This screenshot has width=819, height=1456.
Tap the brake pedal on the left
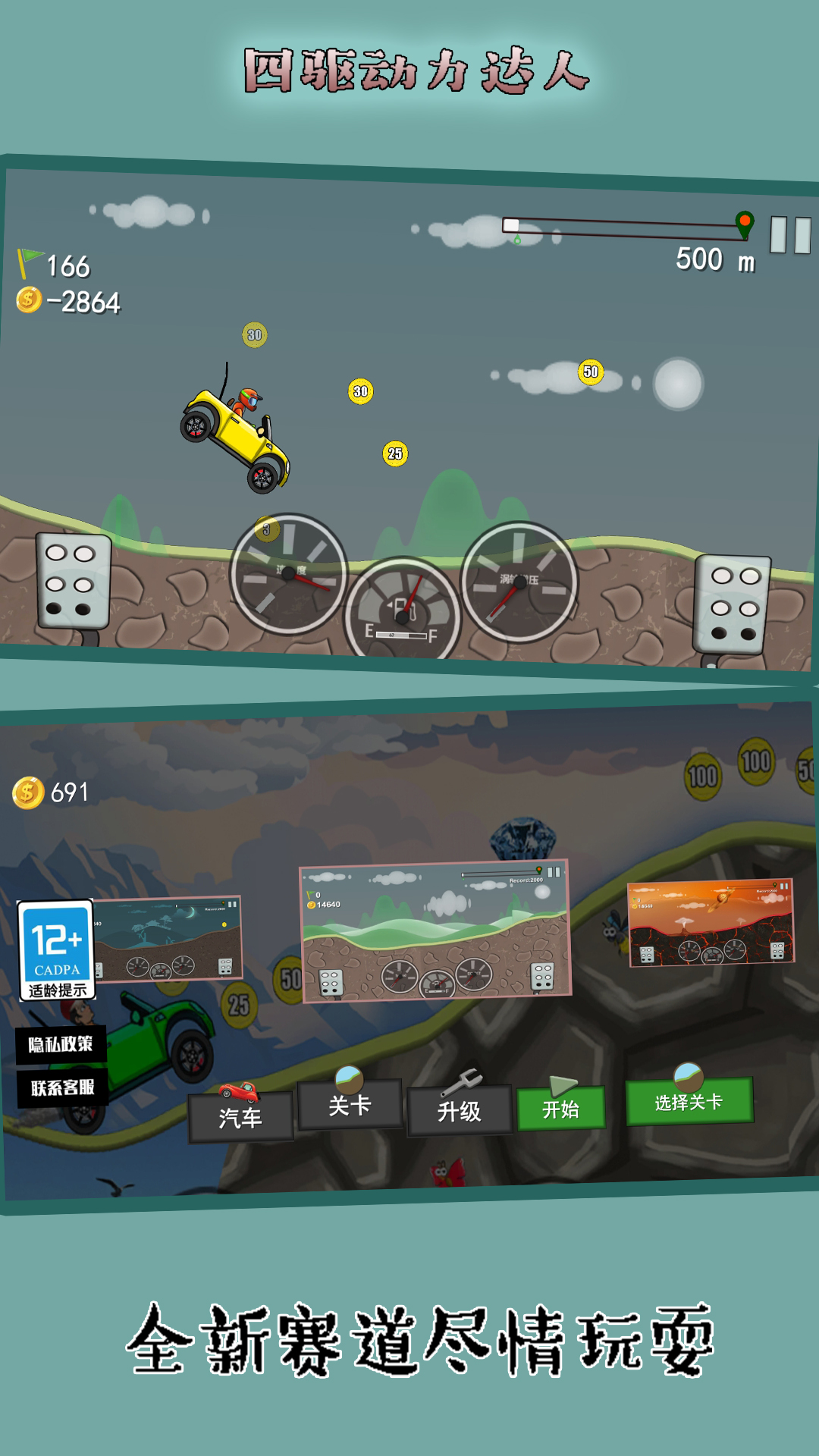[x=73, y=582]
